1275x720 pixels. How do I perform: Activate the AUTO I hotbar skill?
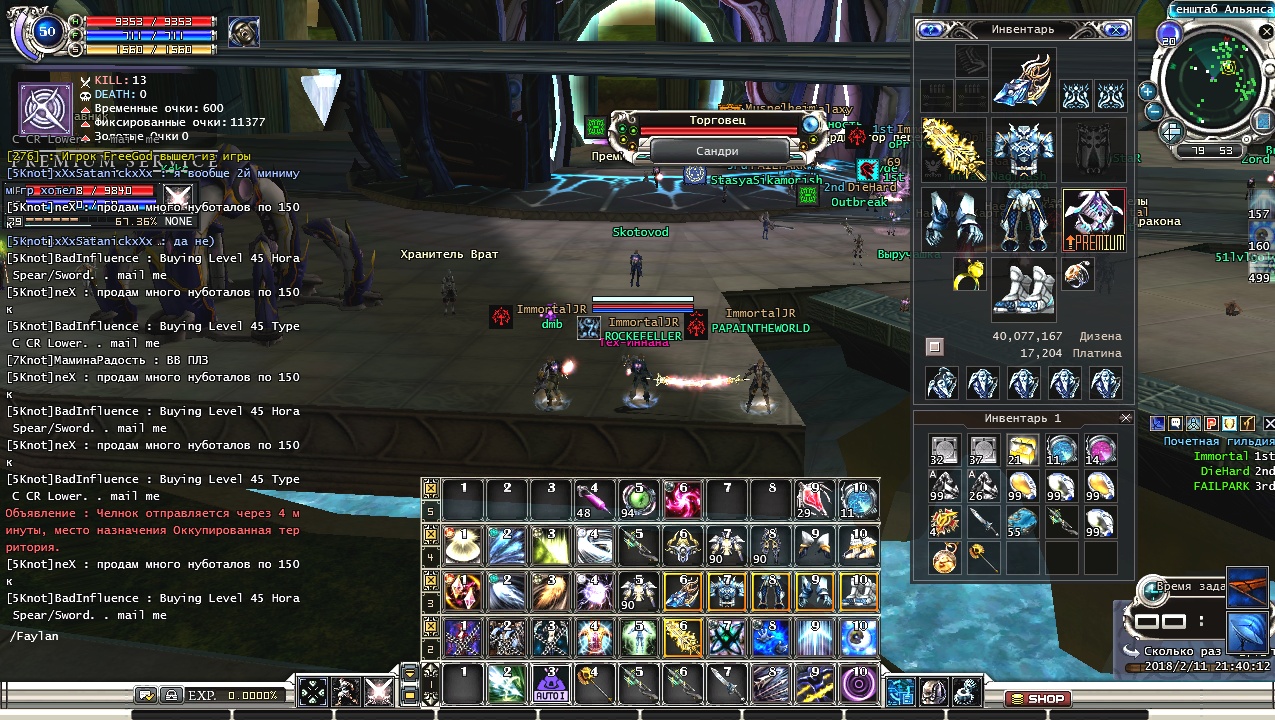coord(548,685)
